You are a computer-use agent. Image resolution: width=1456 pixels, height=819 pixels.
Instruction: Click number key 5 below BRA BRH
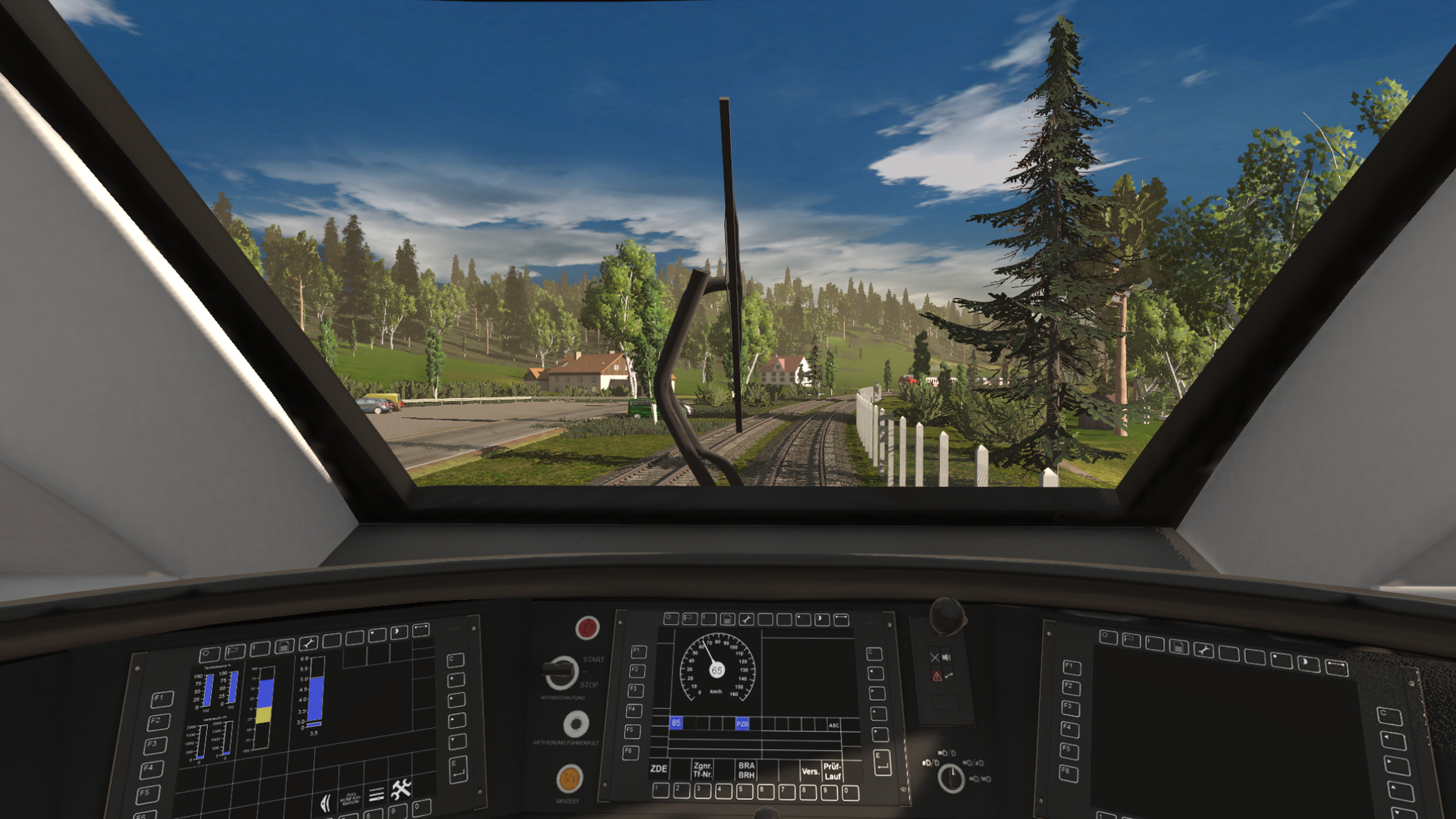tap(745, 792)
